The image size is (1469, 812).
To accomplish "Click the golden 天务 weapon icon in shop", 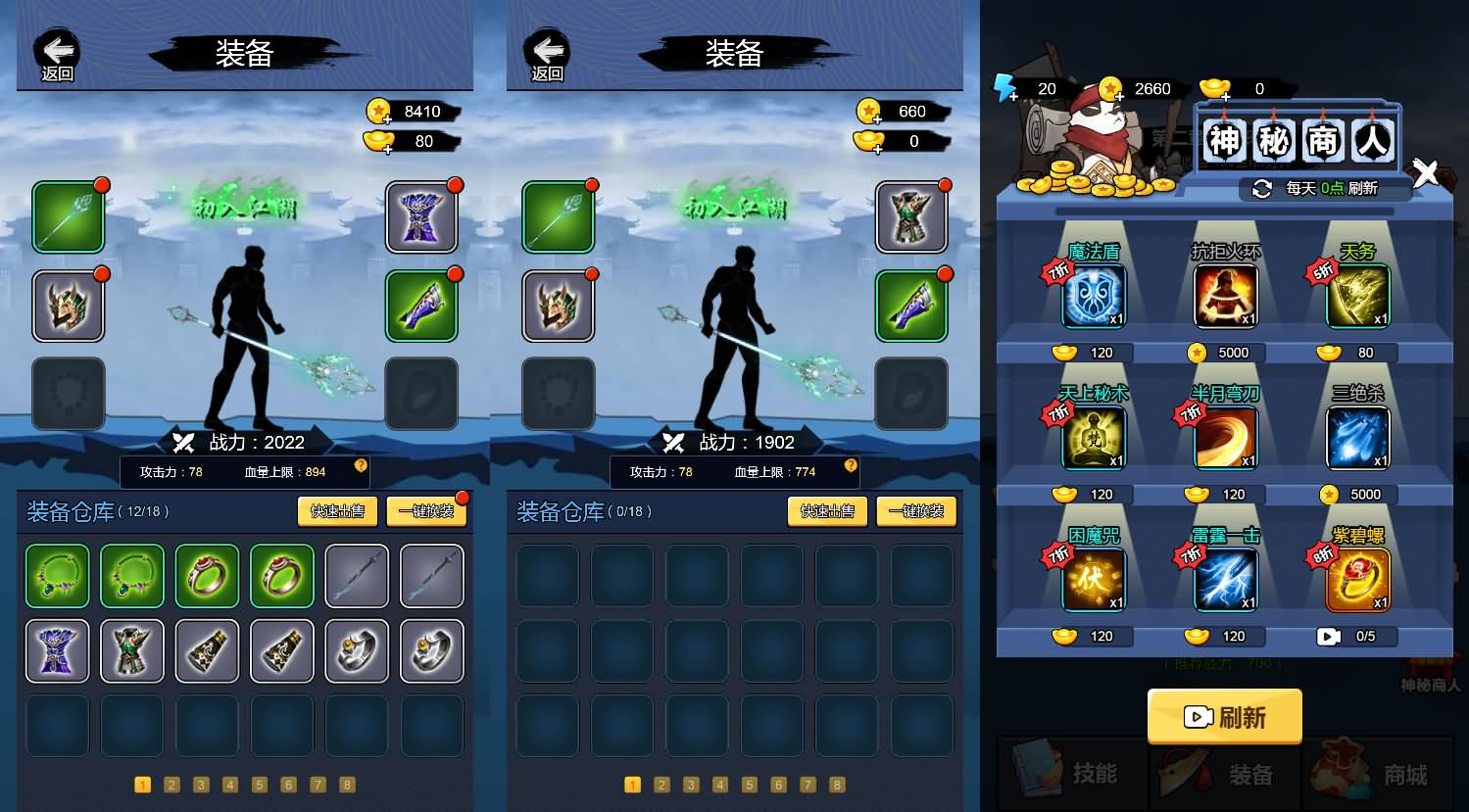I will (1357, 295).
